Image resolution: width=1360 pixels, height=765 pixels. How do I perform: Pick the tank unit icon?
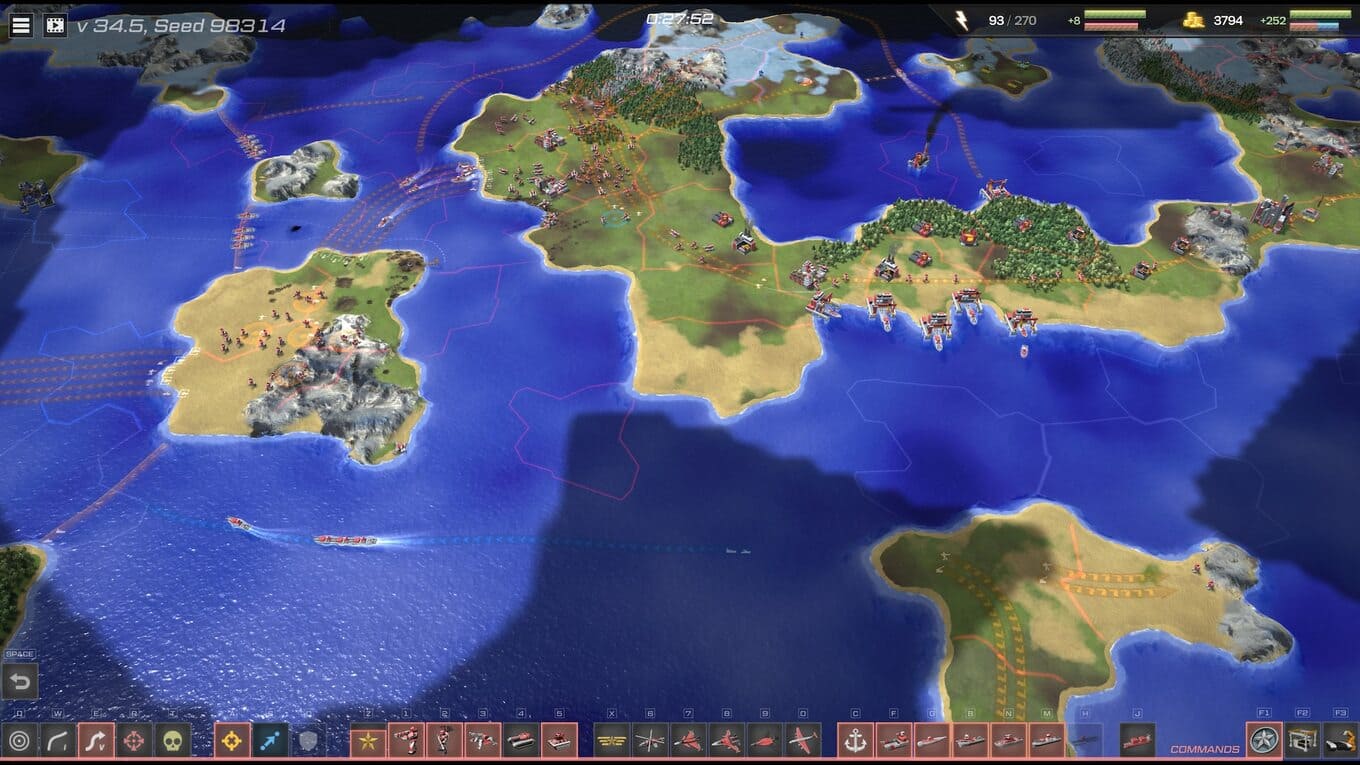click(521, 741)
